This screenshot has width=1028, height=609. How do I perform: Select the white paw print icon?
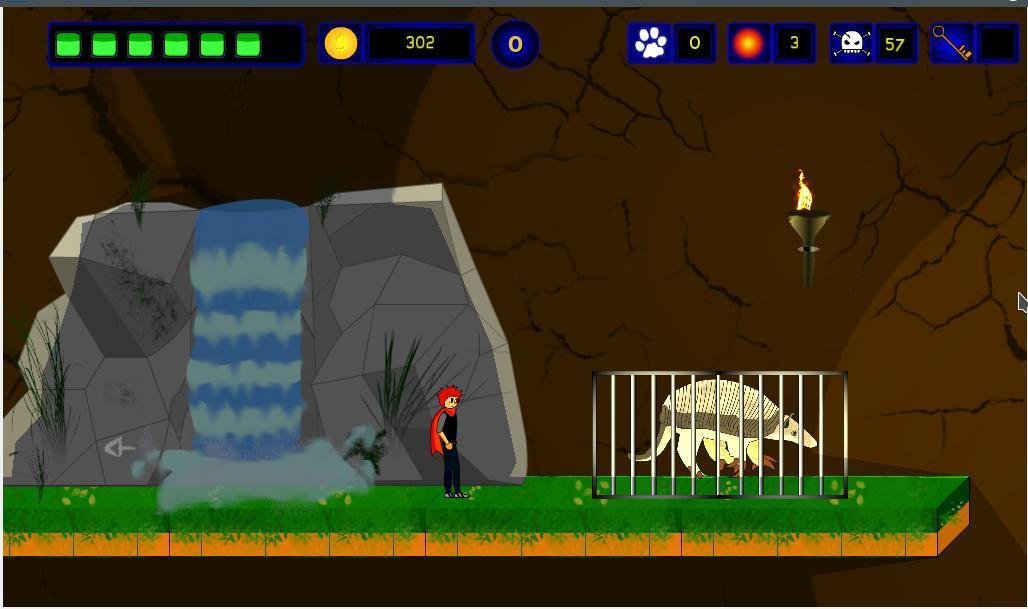tap(651, 43)
